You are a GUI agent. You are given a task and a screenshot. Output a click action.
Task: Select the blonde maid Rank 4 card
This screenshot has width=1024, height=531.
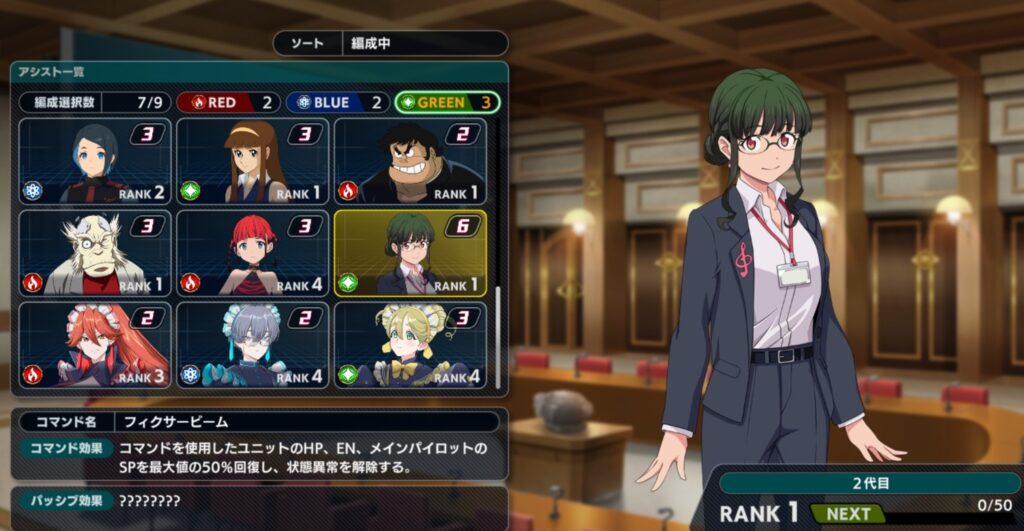pyautogui.click(x=410, y=345)
